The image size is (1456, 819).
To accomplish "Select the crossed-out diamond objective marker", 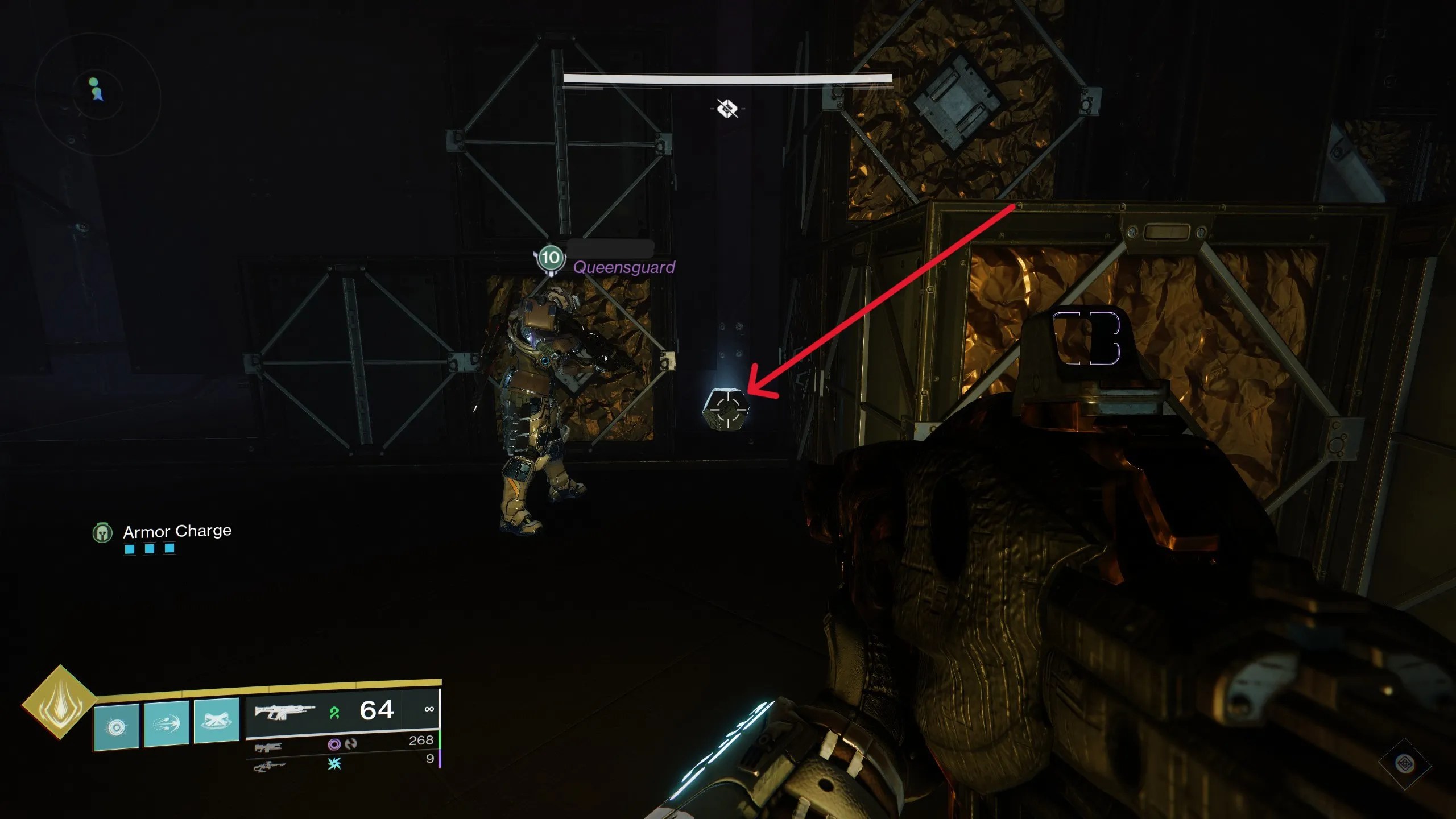I will click(727, 108).
